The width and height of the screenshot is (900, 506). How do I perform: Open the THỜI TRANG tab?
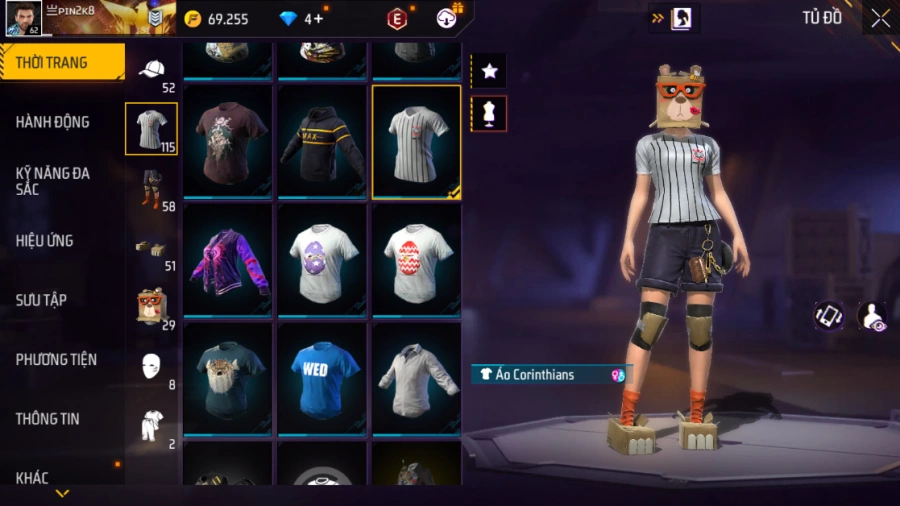60,63
